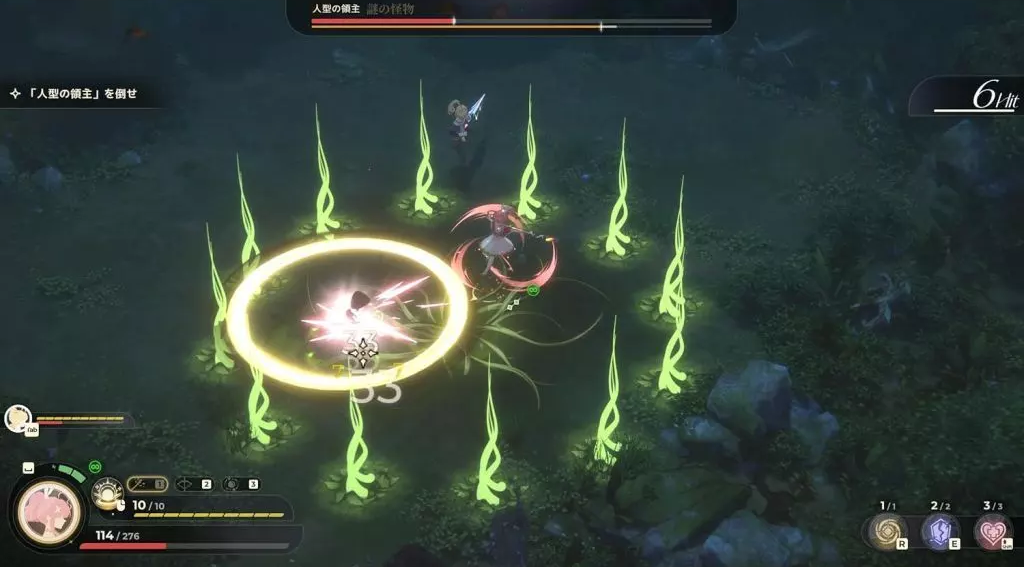Switch to the blonde partner portrait
Image resolution: width=1024 pixels, height=567 pixels.
[x=17, y=417]
